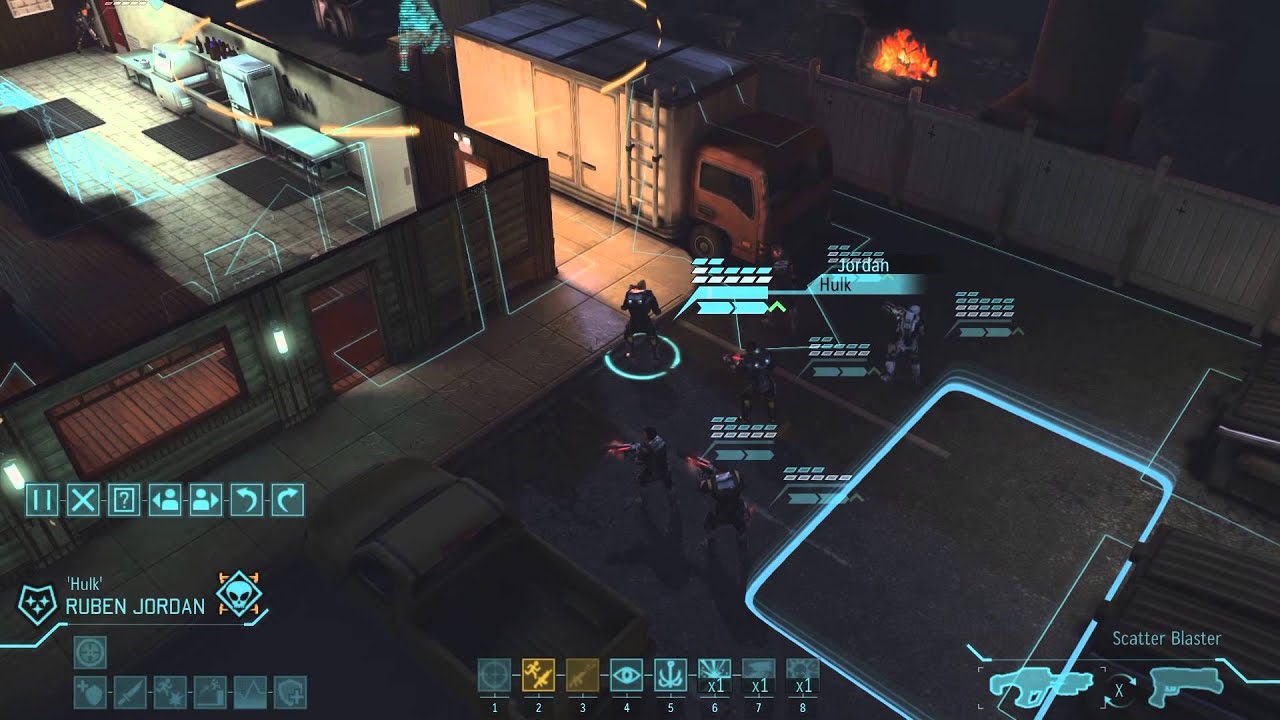1280x720 pixels.
Task: Select the explosion item in slot 6
Action: point(714,677)
